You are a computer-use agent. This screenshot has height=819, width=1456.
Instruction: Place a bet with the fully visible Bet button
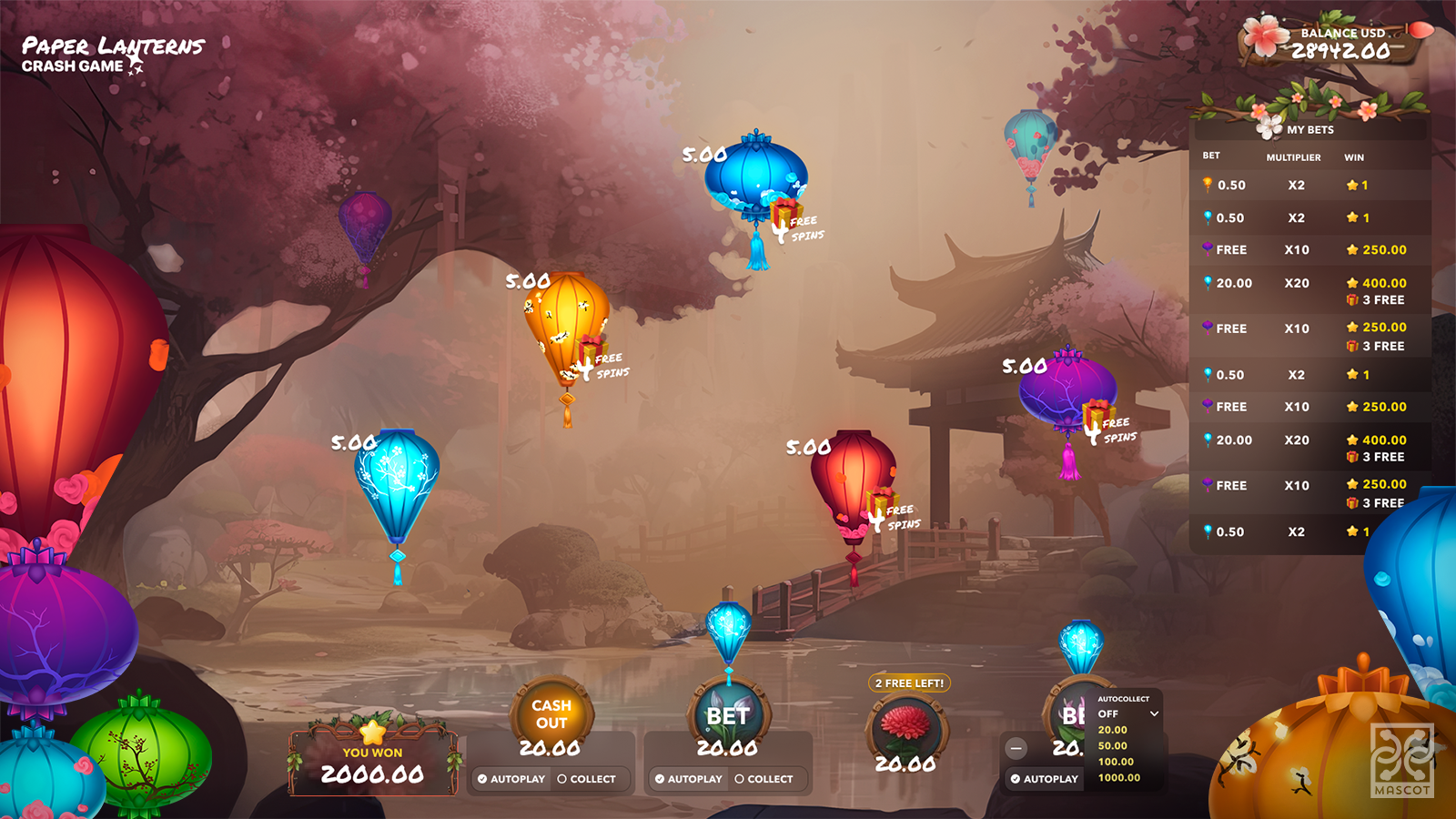coord(727,716)
